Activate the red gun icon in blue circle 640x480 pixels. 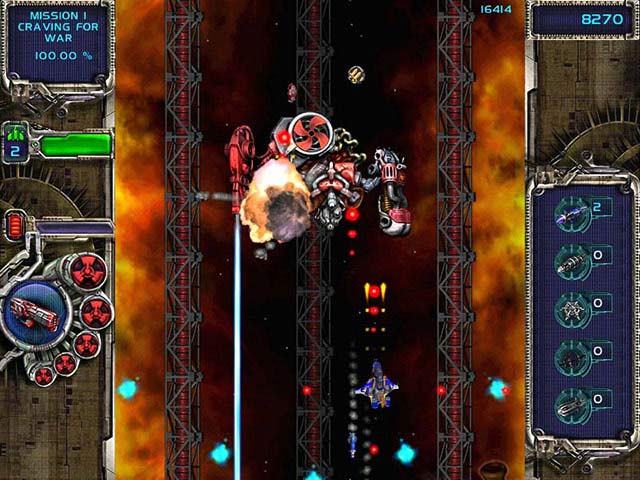(32, 309)
